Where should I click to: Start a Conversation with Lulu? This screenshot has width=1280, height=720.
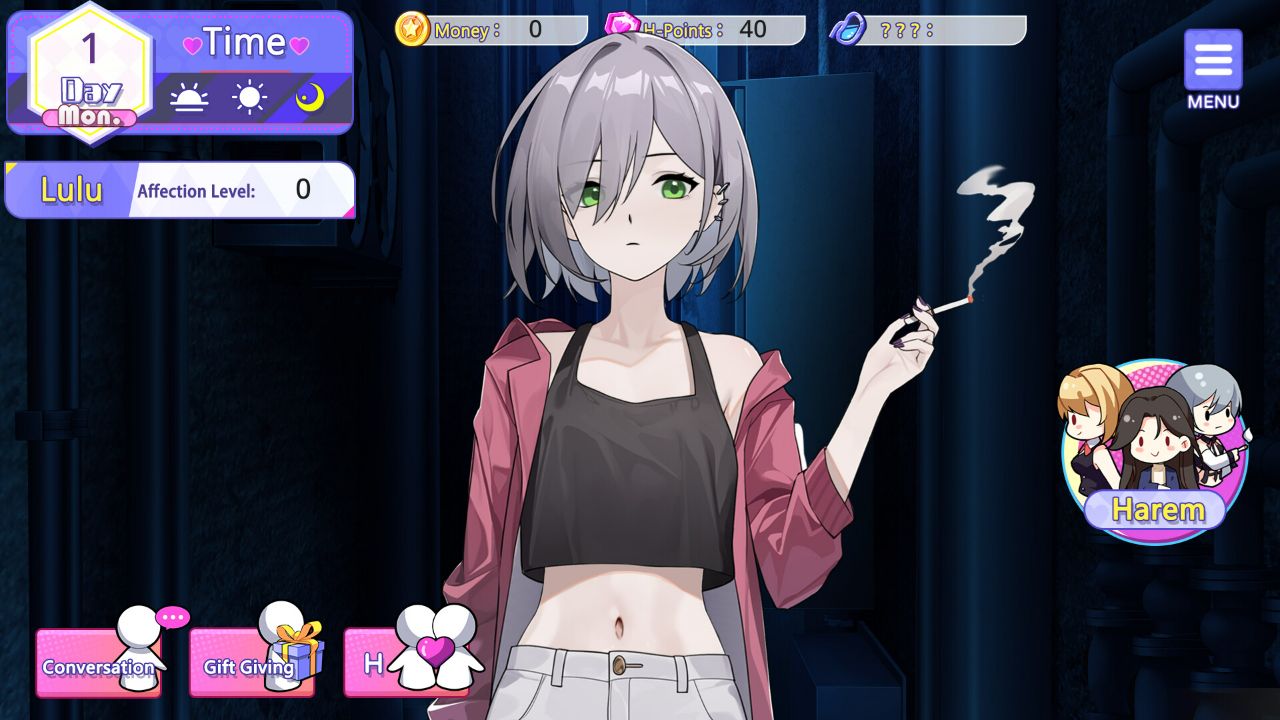97,667
